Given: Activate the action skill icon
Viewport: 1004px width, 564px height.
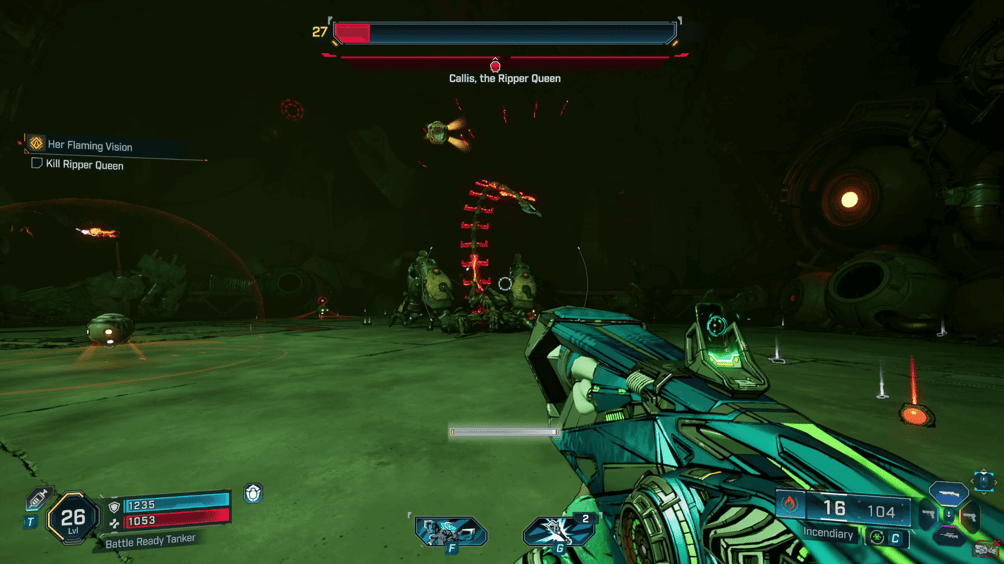Looking at the screenshot, I should coord(450,531).
